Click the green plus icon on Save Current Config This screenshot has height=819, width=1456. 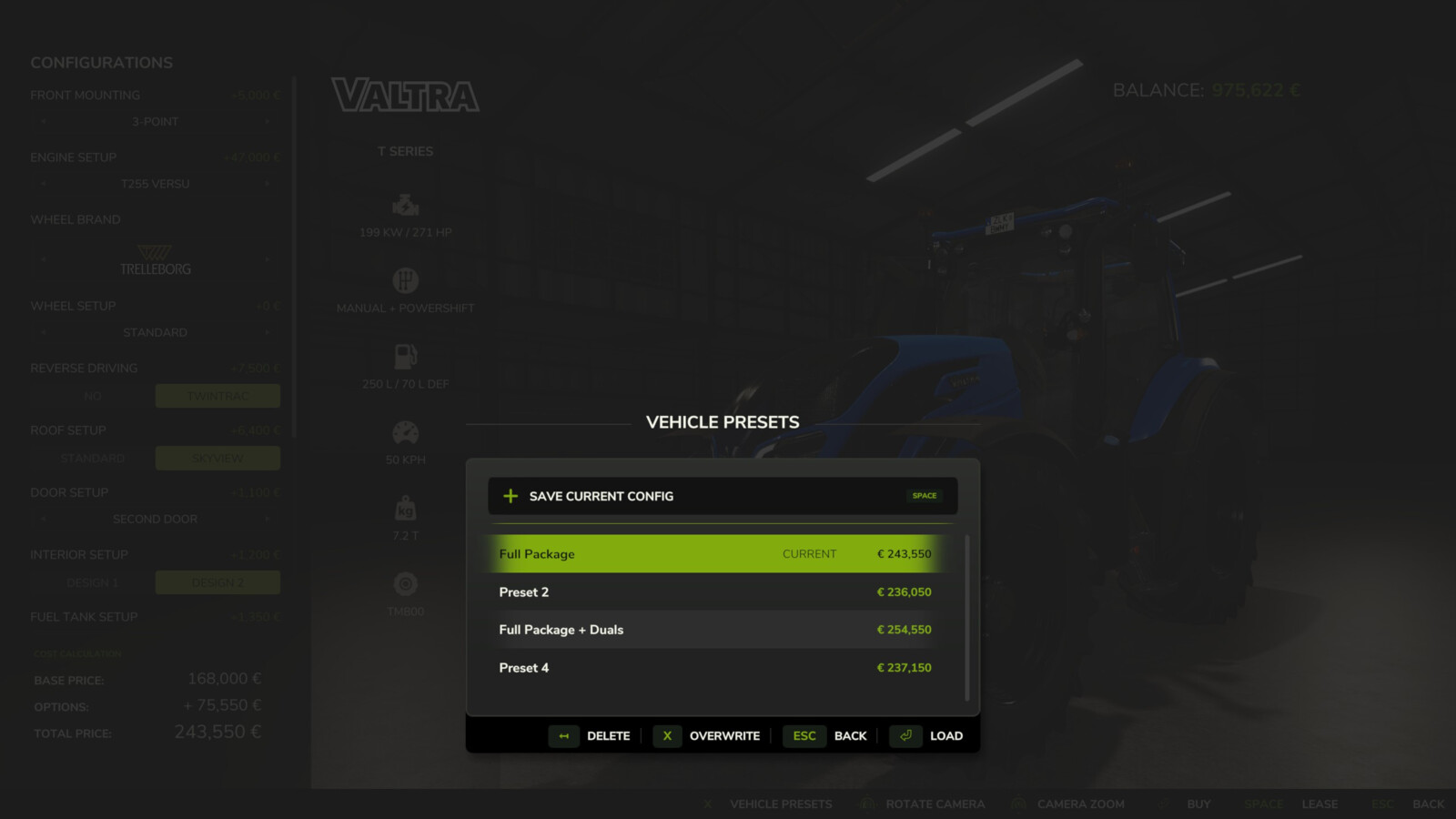pyautogui.click(x=510, y=495)
